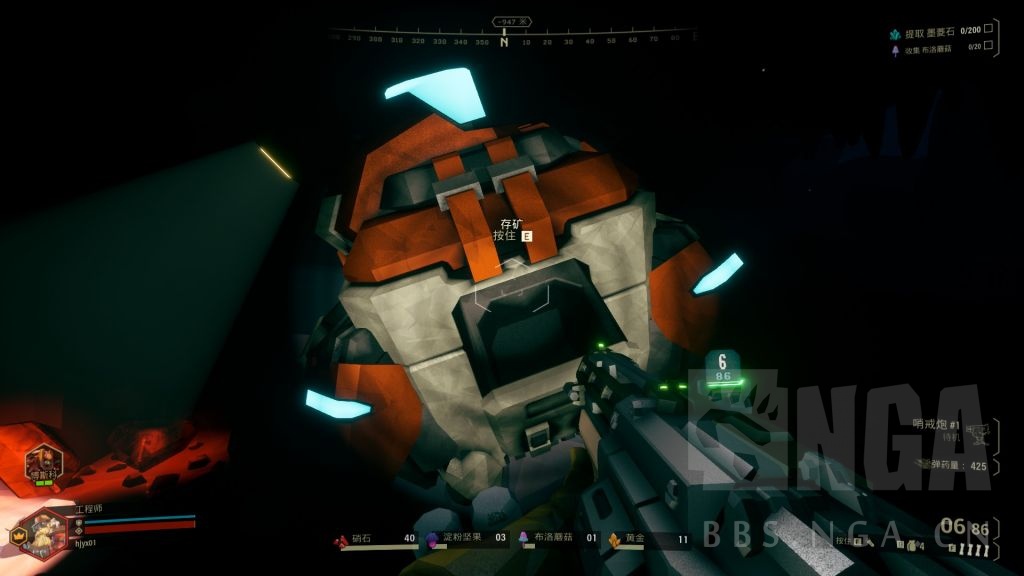Select the Gold resource icon
The image size is (1024, 576).
[x=614, y=539]
